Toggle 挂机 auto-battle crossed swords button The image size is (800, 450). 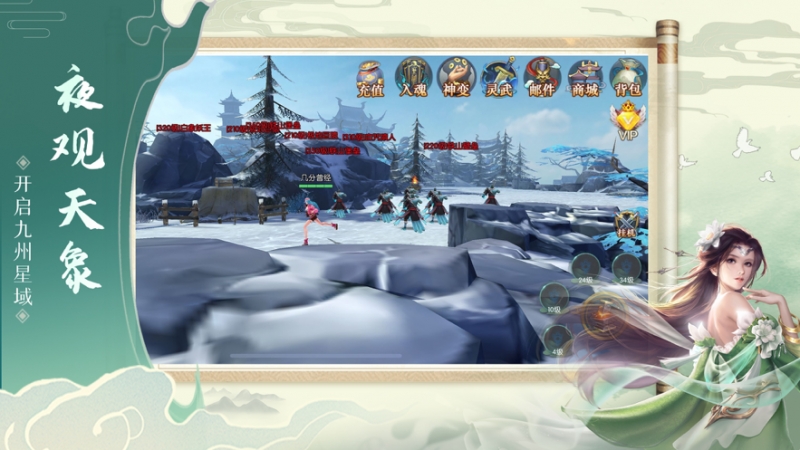coord(628,224)
